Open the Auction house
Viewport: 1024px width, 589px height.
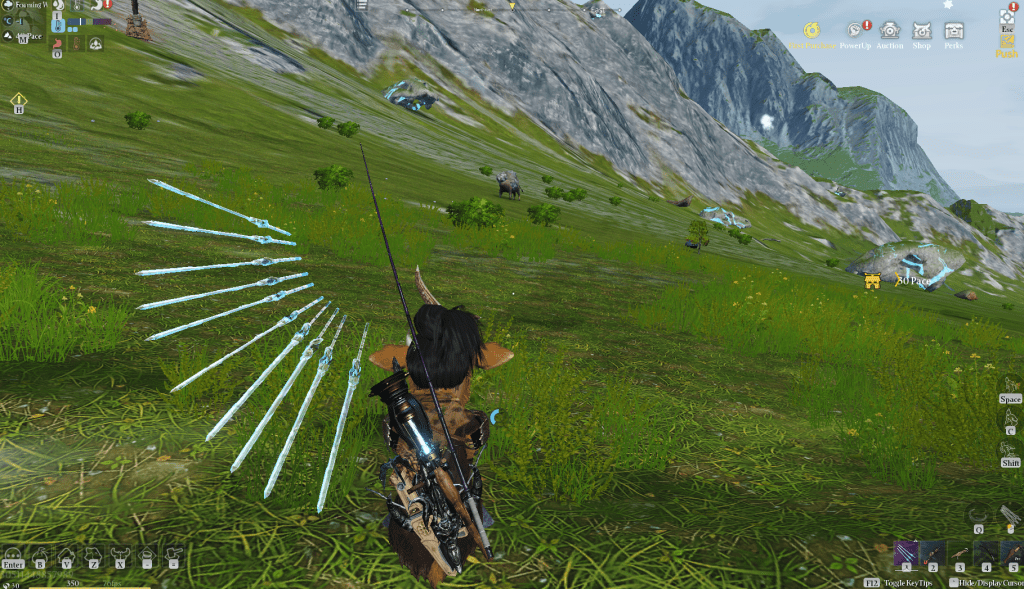(889, 31)
